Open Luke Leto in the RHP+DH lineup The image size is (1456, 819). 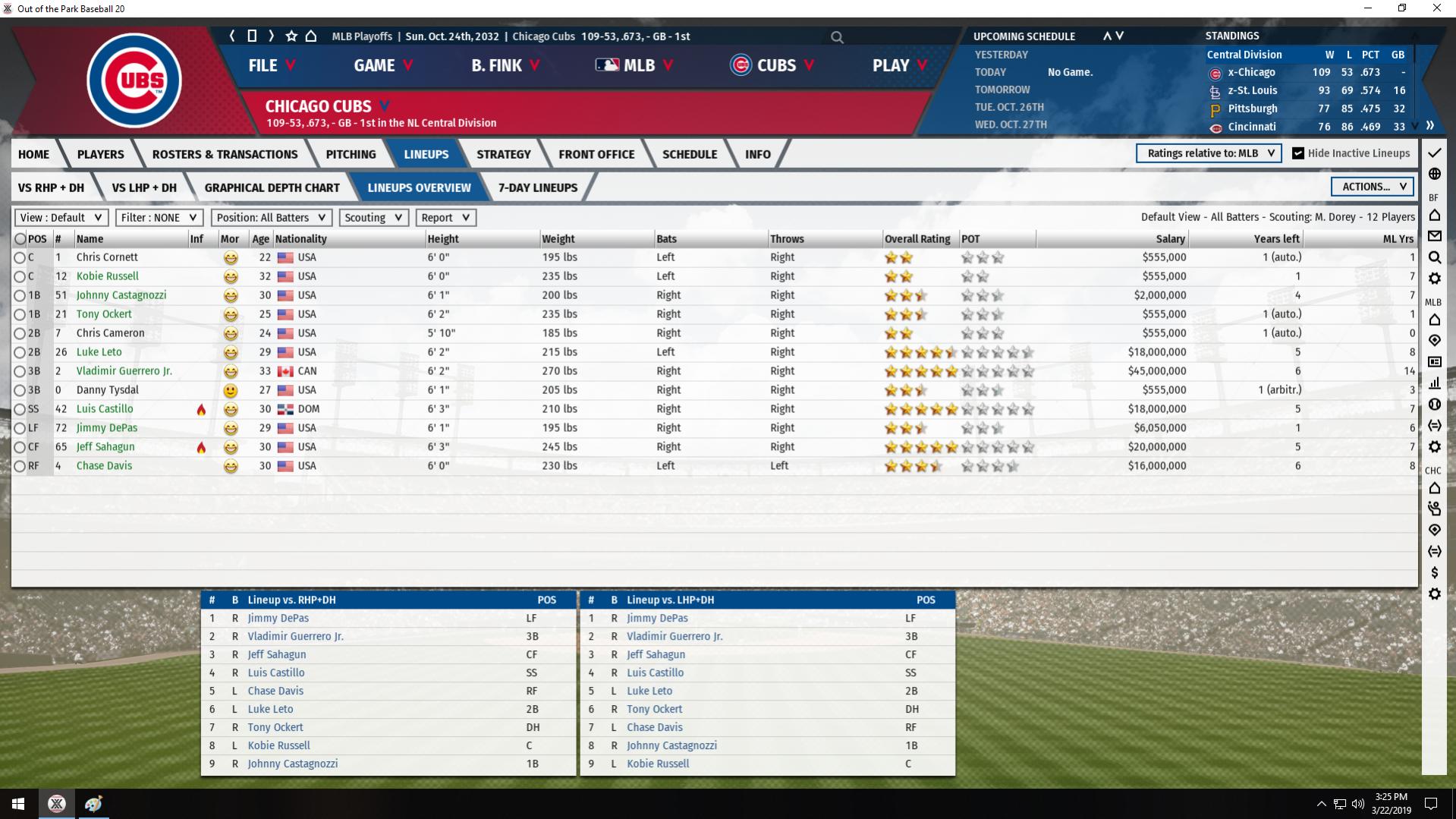[x=270, y=709]
